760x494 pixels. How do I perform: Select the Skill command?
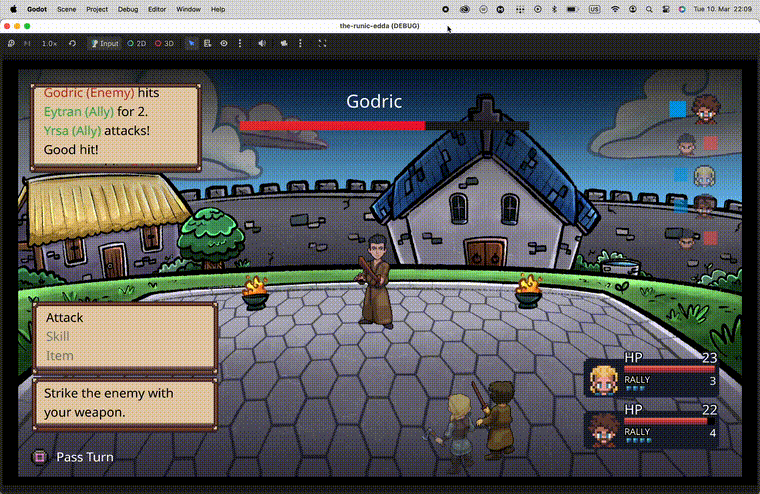pos(58,337)
